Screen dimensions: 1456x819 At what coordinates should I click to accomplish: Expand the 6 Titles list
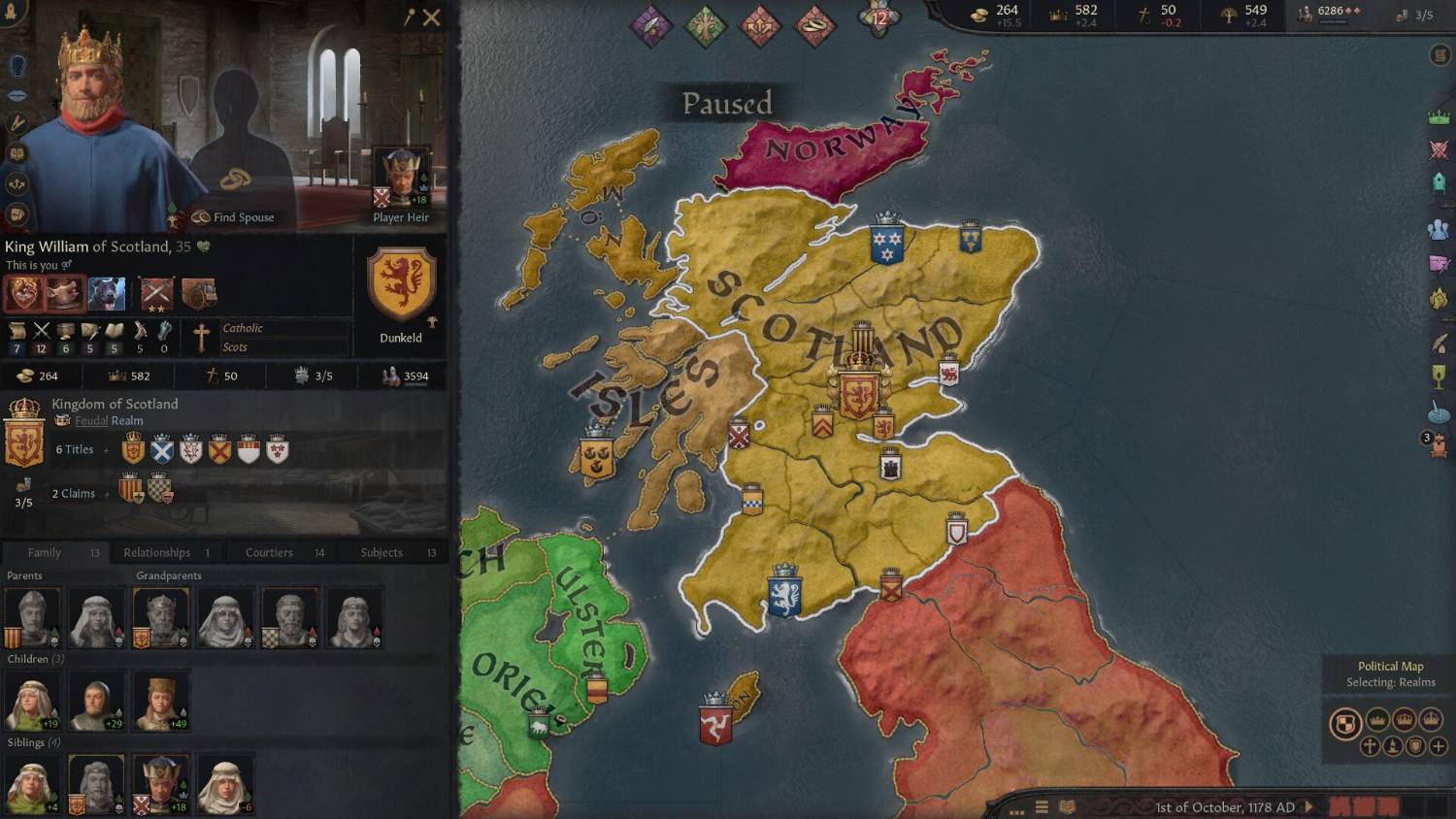[x=76, y=449]
